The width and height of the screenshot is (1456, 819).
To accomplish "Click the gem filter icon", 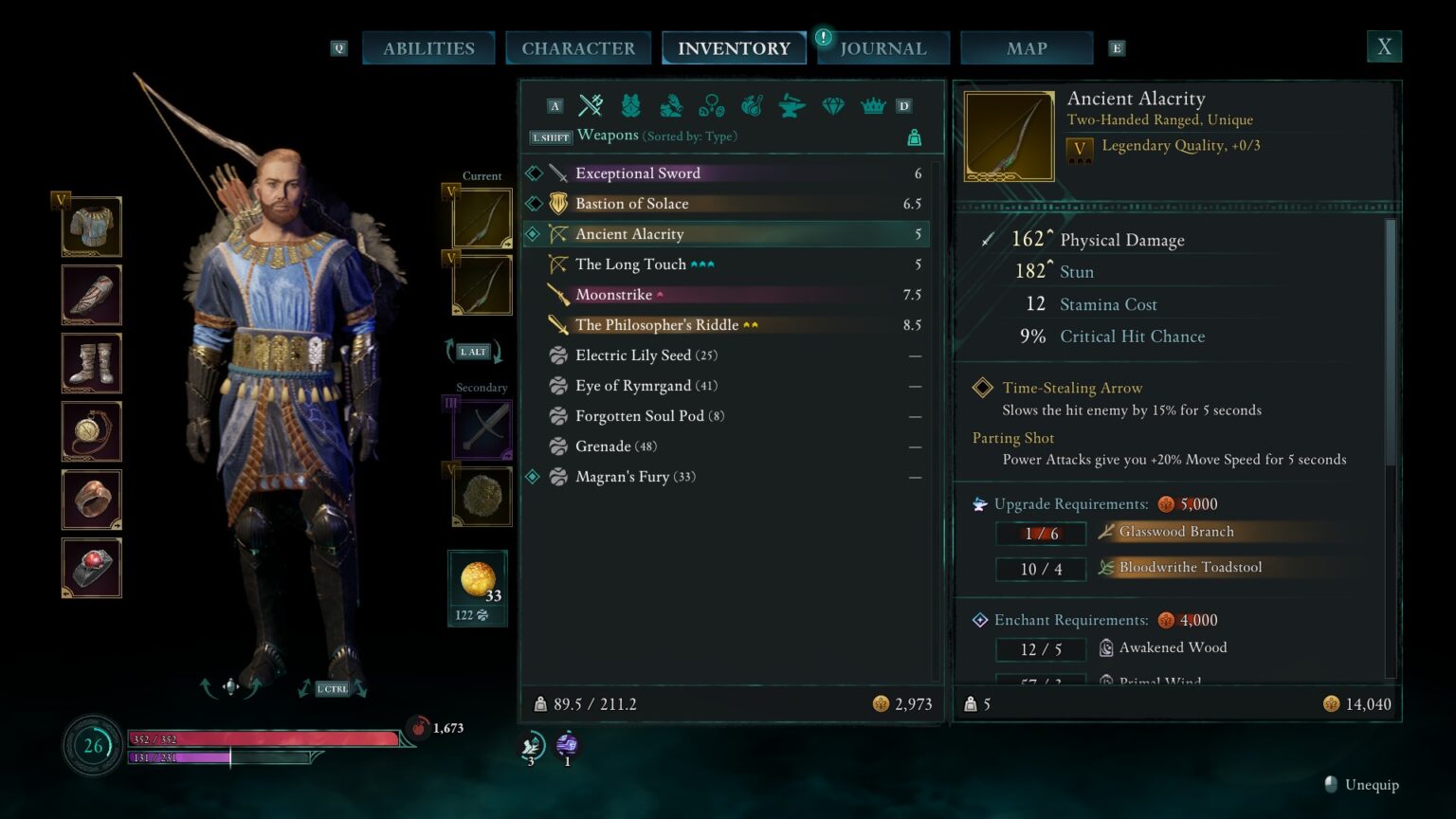I will click(x=832, y=105).
